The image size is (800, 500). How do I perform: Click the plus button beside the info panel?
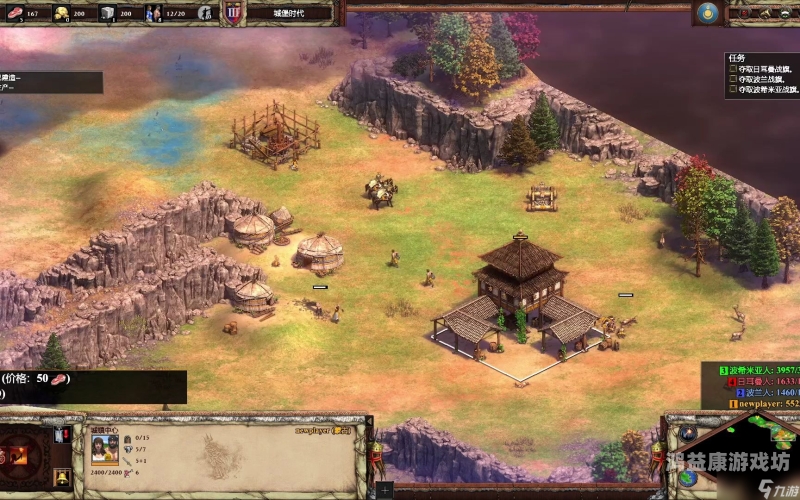point(385,490)
